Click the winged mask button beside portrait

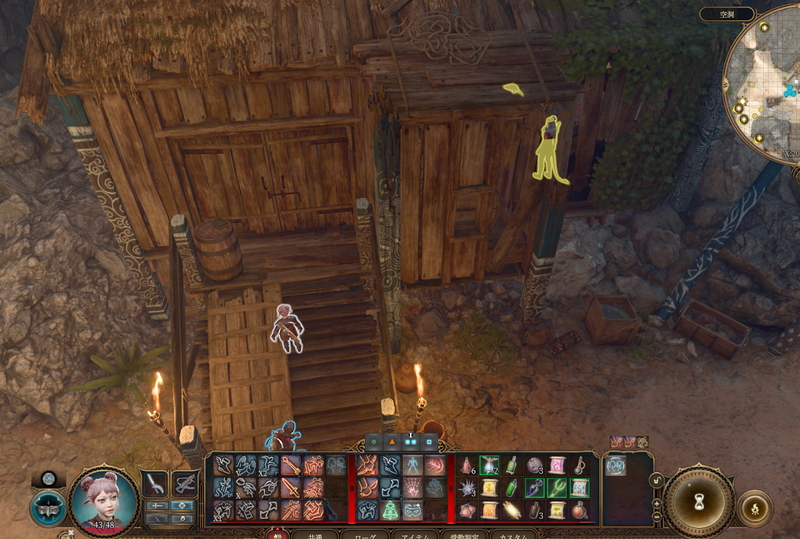coord(48,506)
